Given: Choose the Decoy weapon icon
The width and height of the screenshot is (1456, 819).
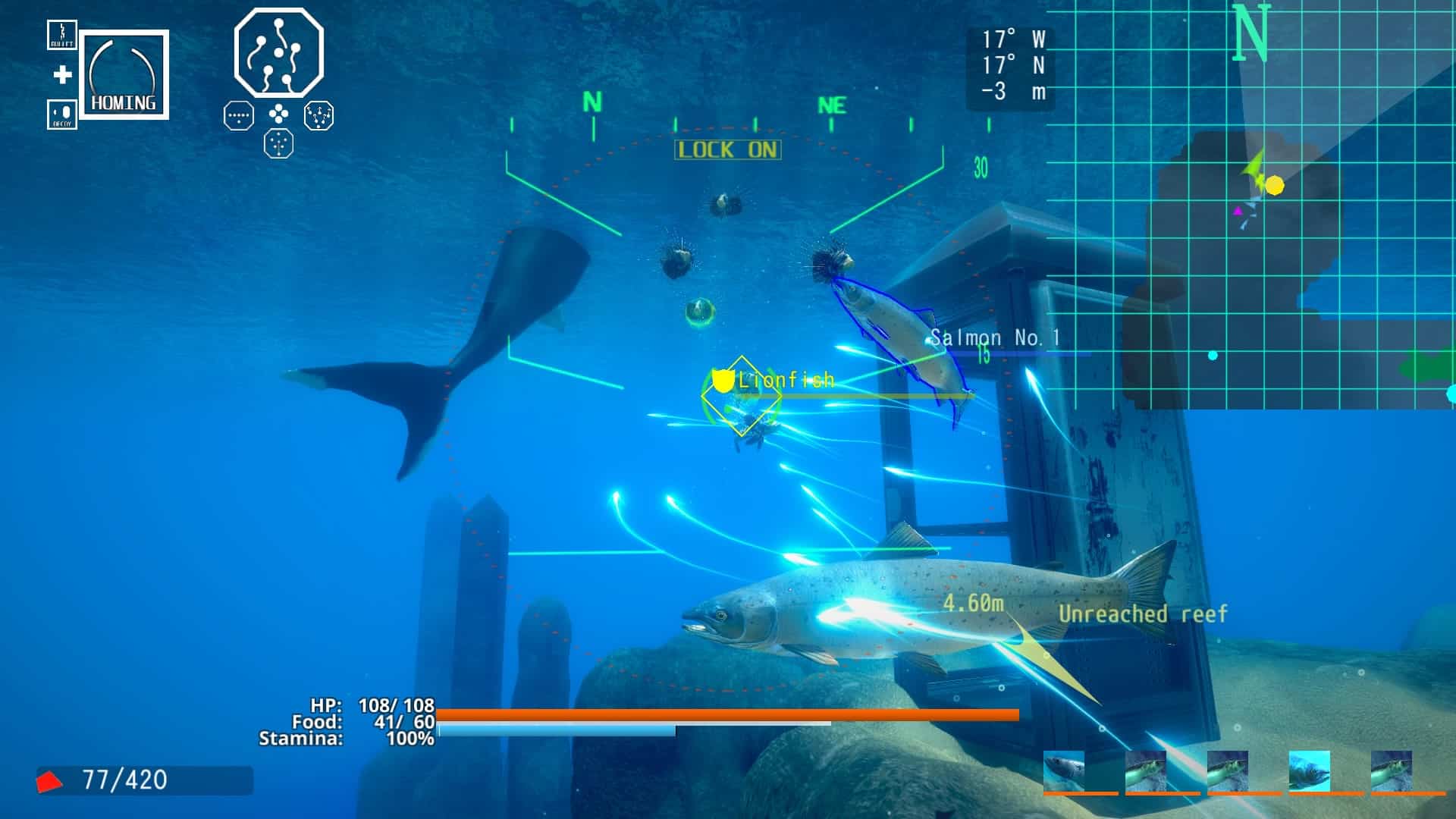Looking at the screenshot, I should 62,115.
